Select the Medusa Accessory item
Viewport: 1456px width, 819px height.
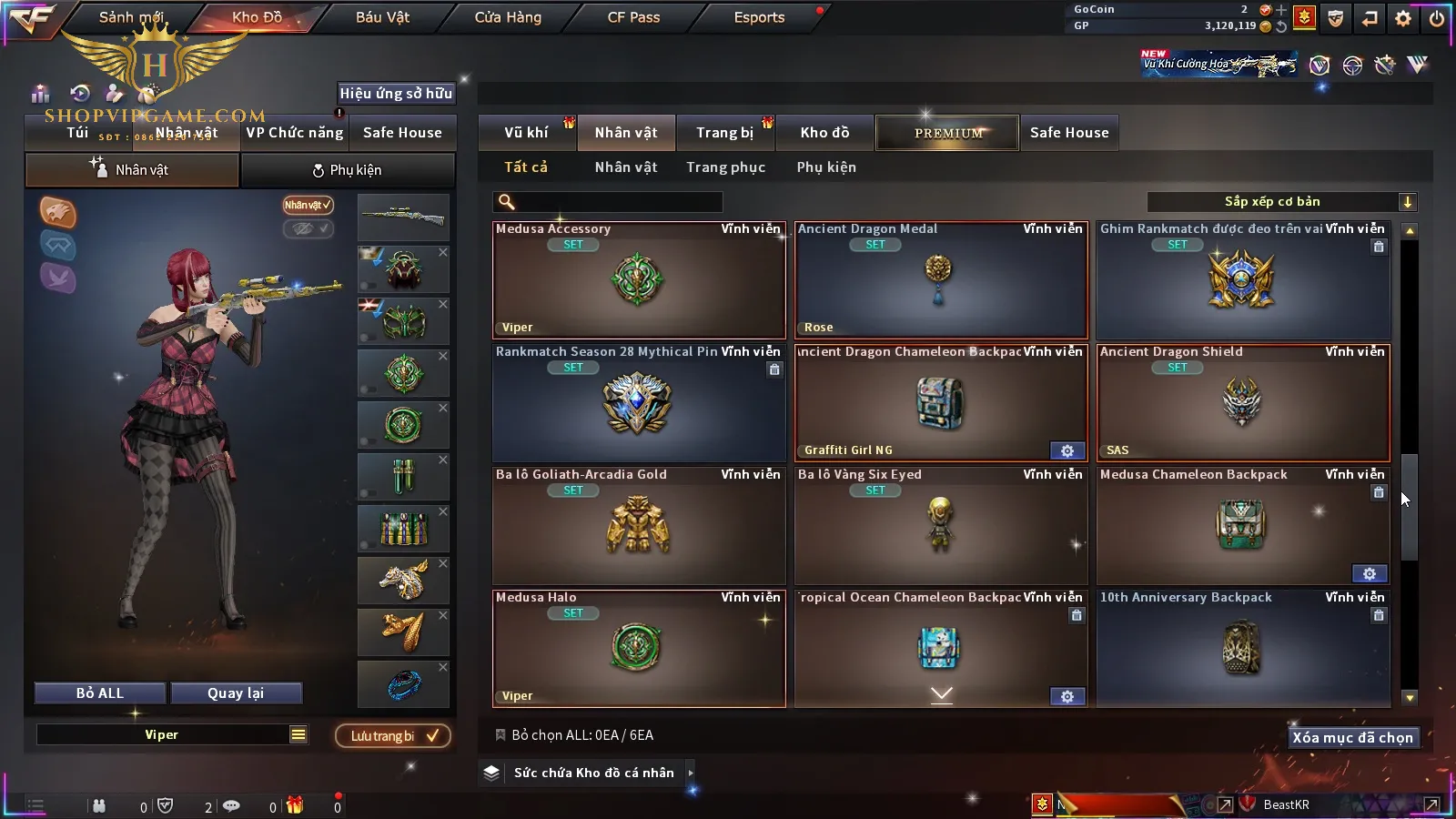pos(638,280)
